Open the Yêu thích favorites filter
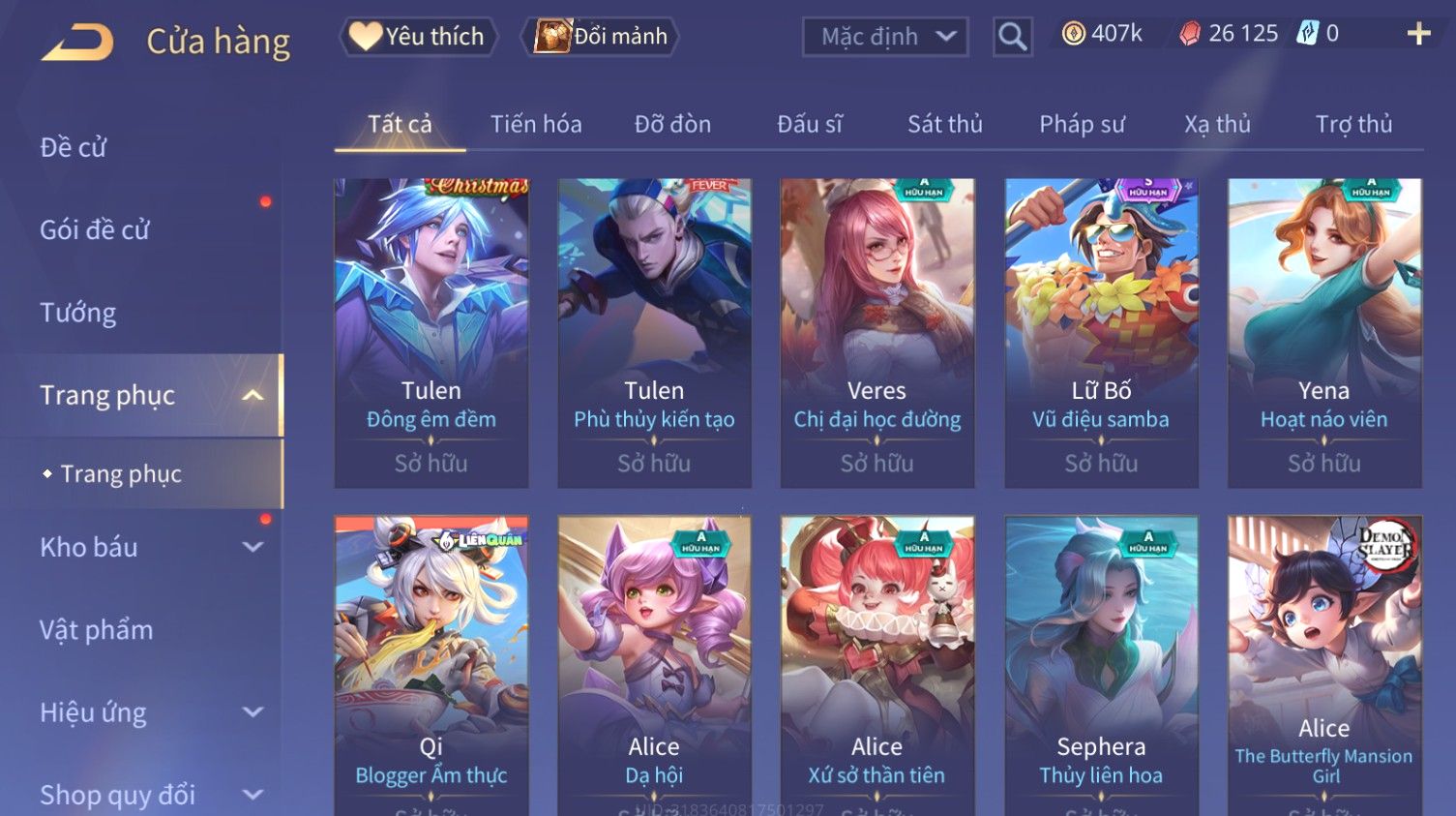This screenshot has width=1456, height=816. 418,37
